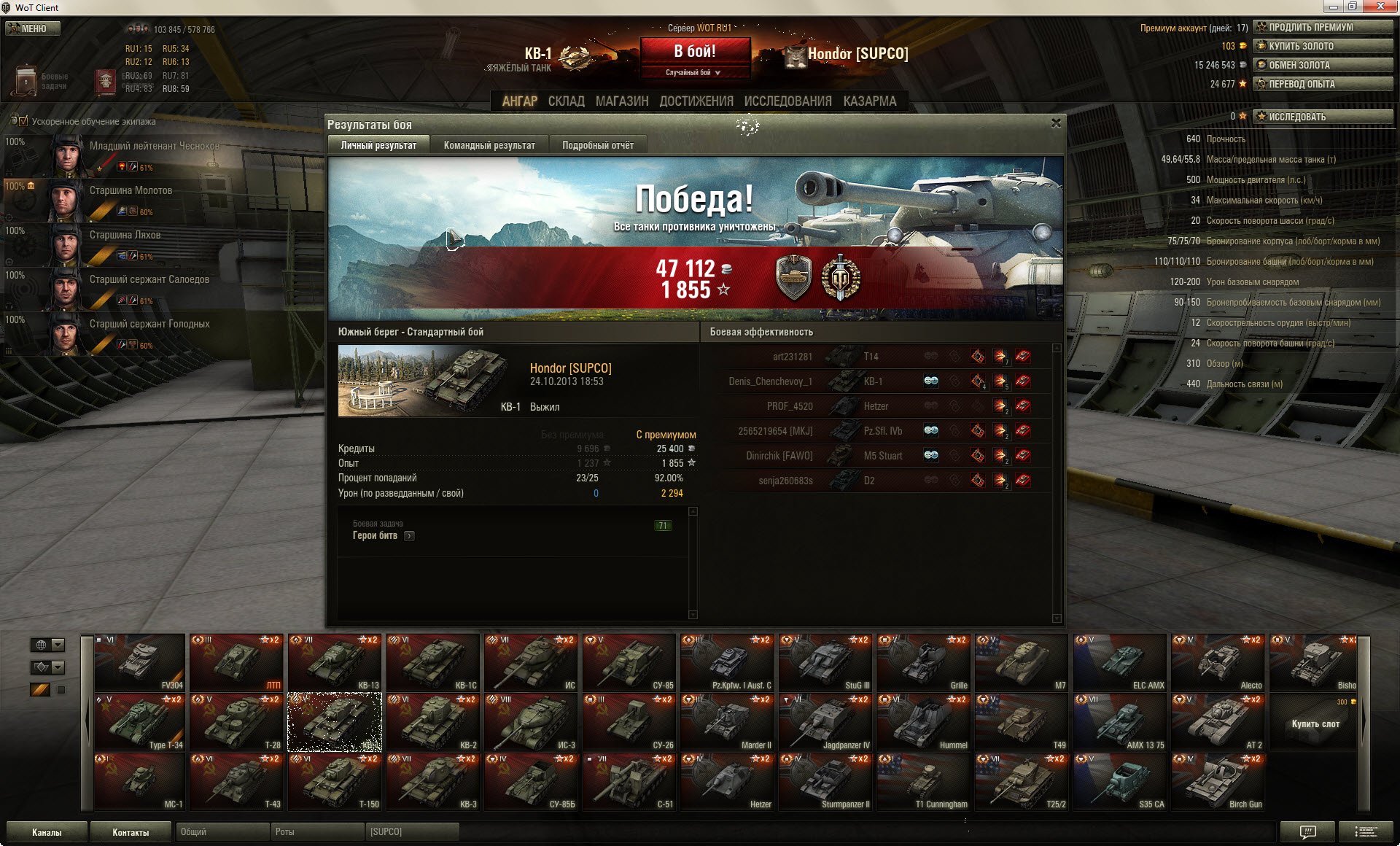The height and width of the screenshot is (846, 1400).
Task: Open the Подробный отчёт tab
Action: [x=597, y=145]
